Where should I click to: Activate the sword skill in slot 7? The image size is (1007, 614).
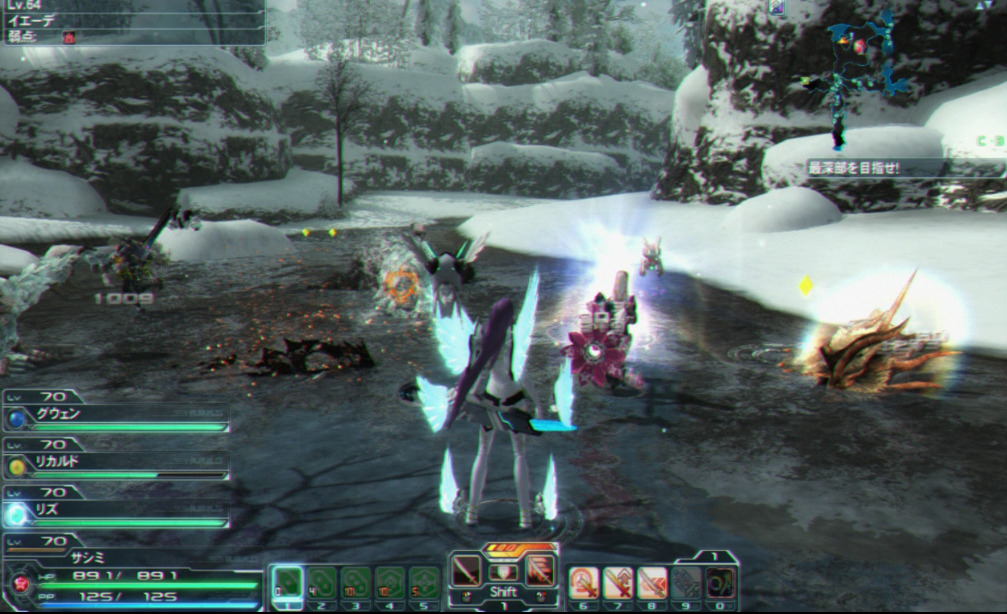pos(618,582)
